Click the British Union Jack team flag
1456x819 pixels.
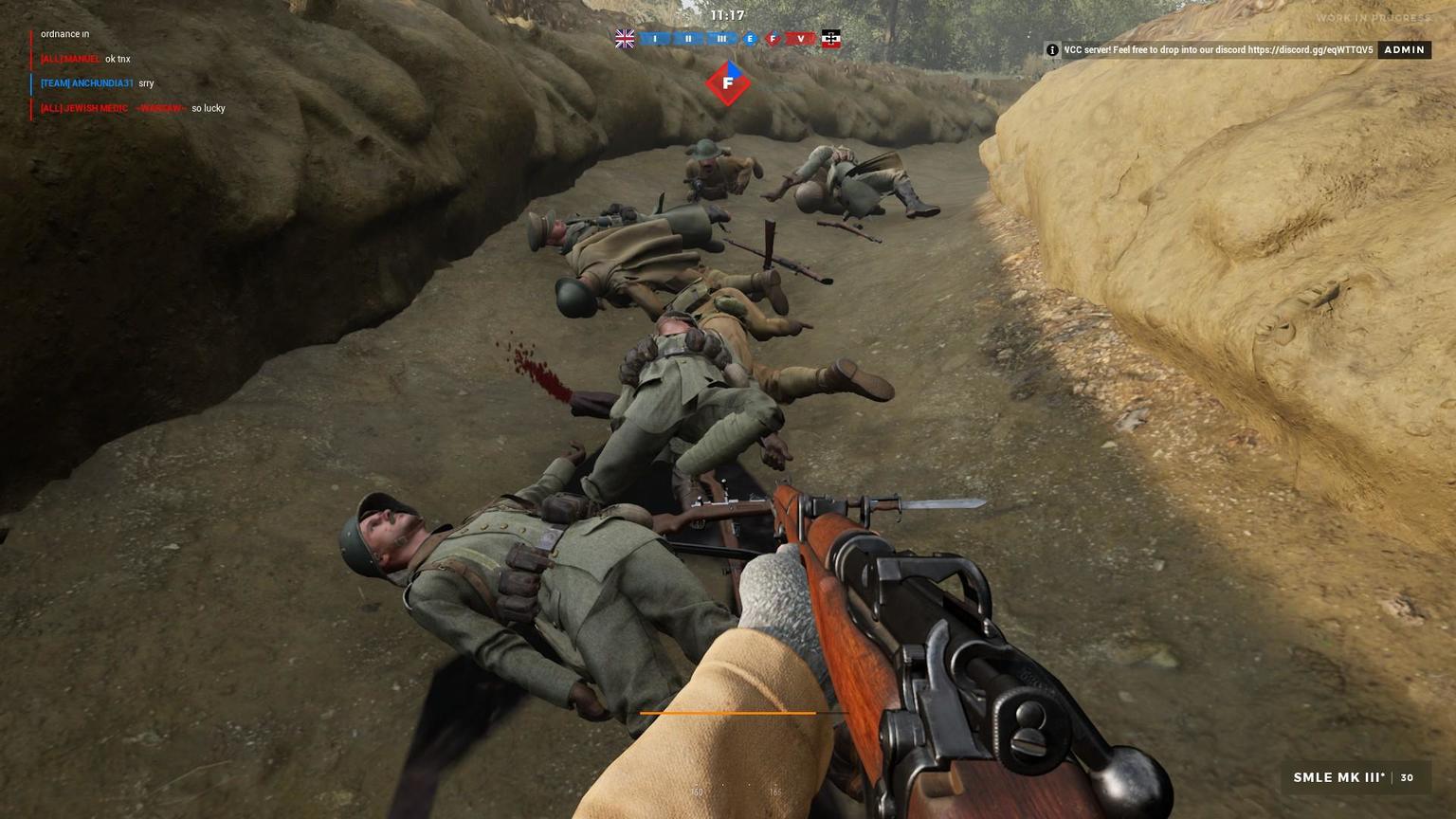click(x=625, y=39)
